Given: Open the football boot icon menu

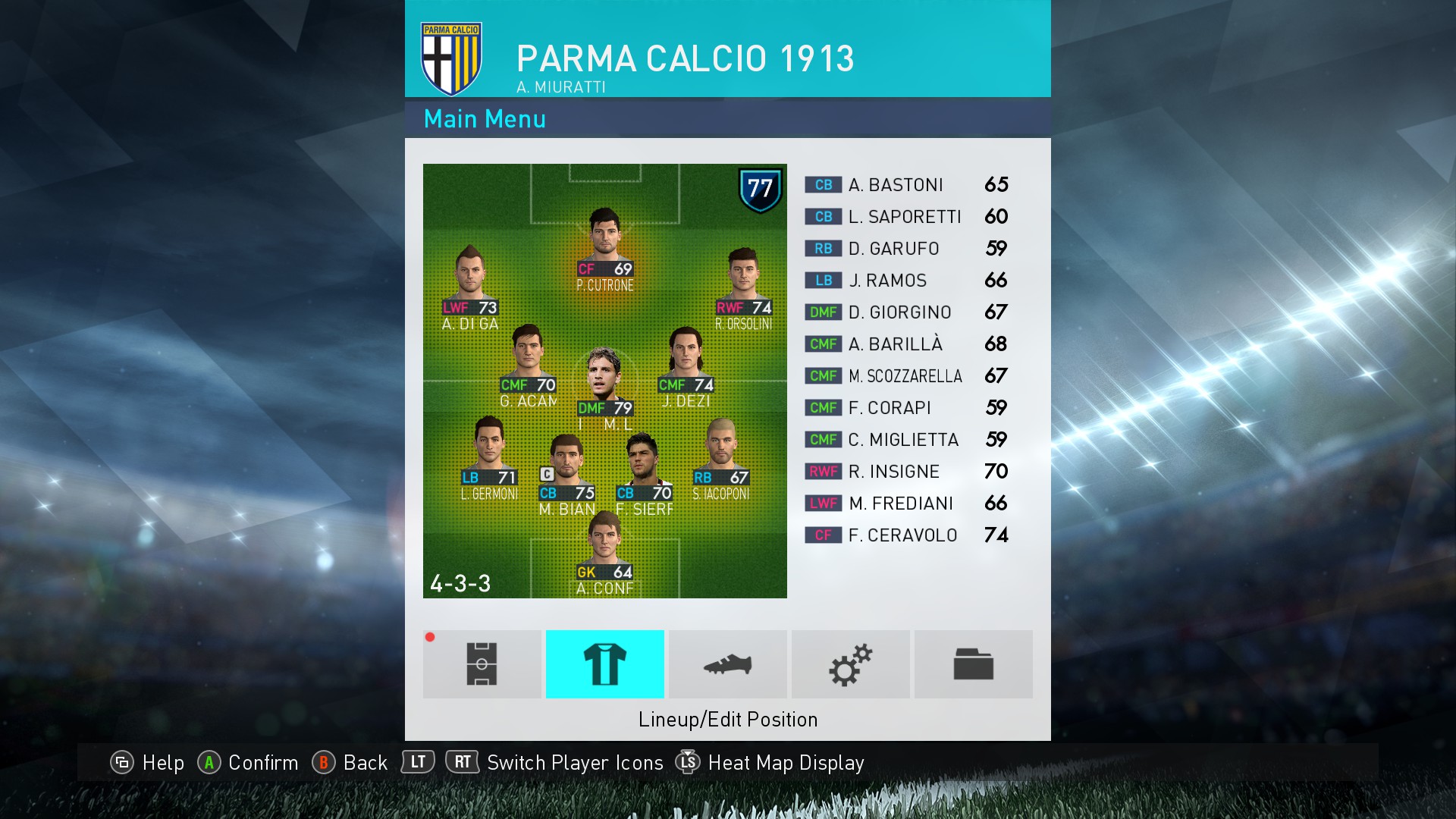Looking at the screenshot, I should [728, 664].
